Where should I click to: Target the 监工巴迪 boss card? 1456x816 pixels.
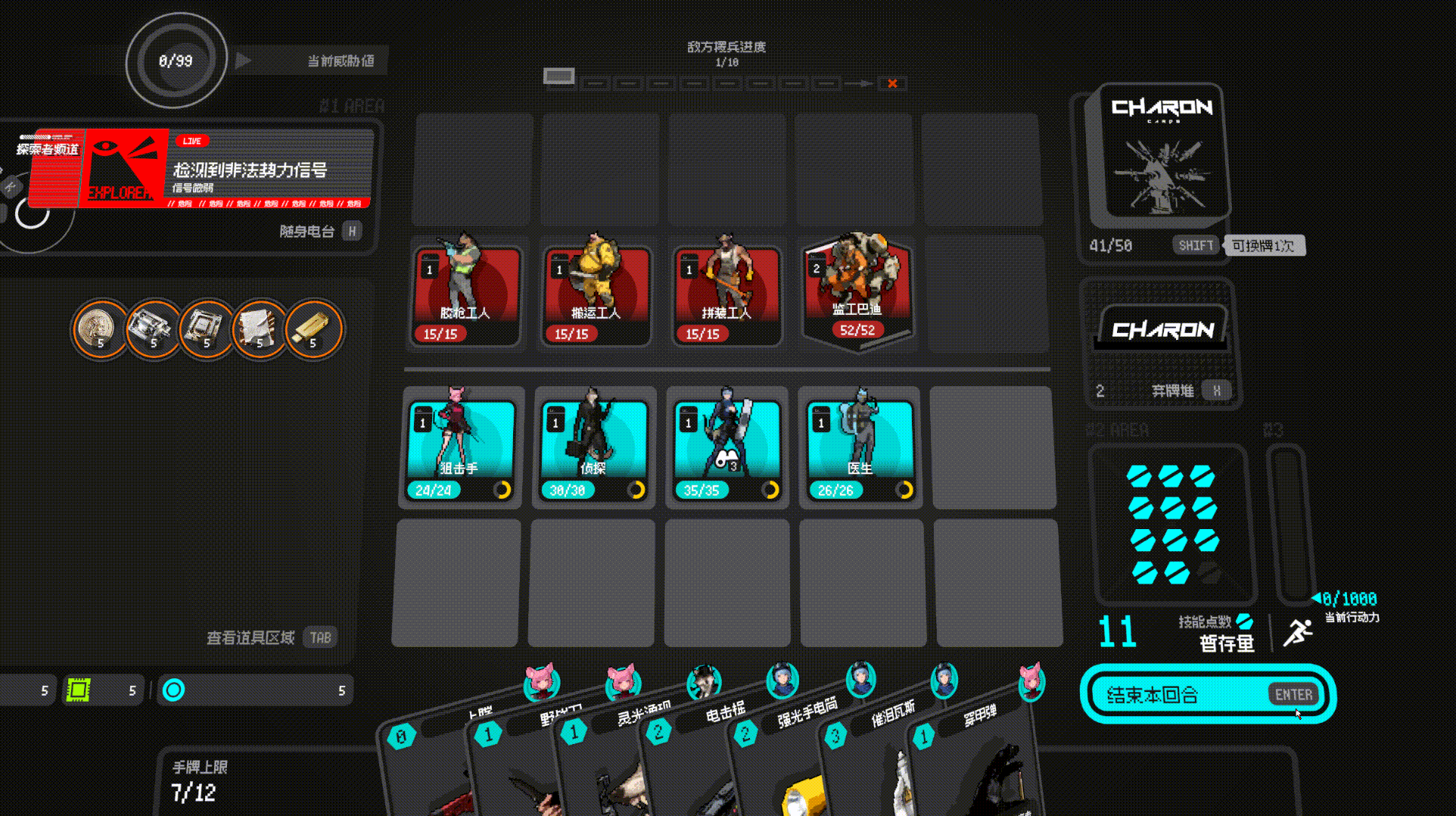857,291
